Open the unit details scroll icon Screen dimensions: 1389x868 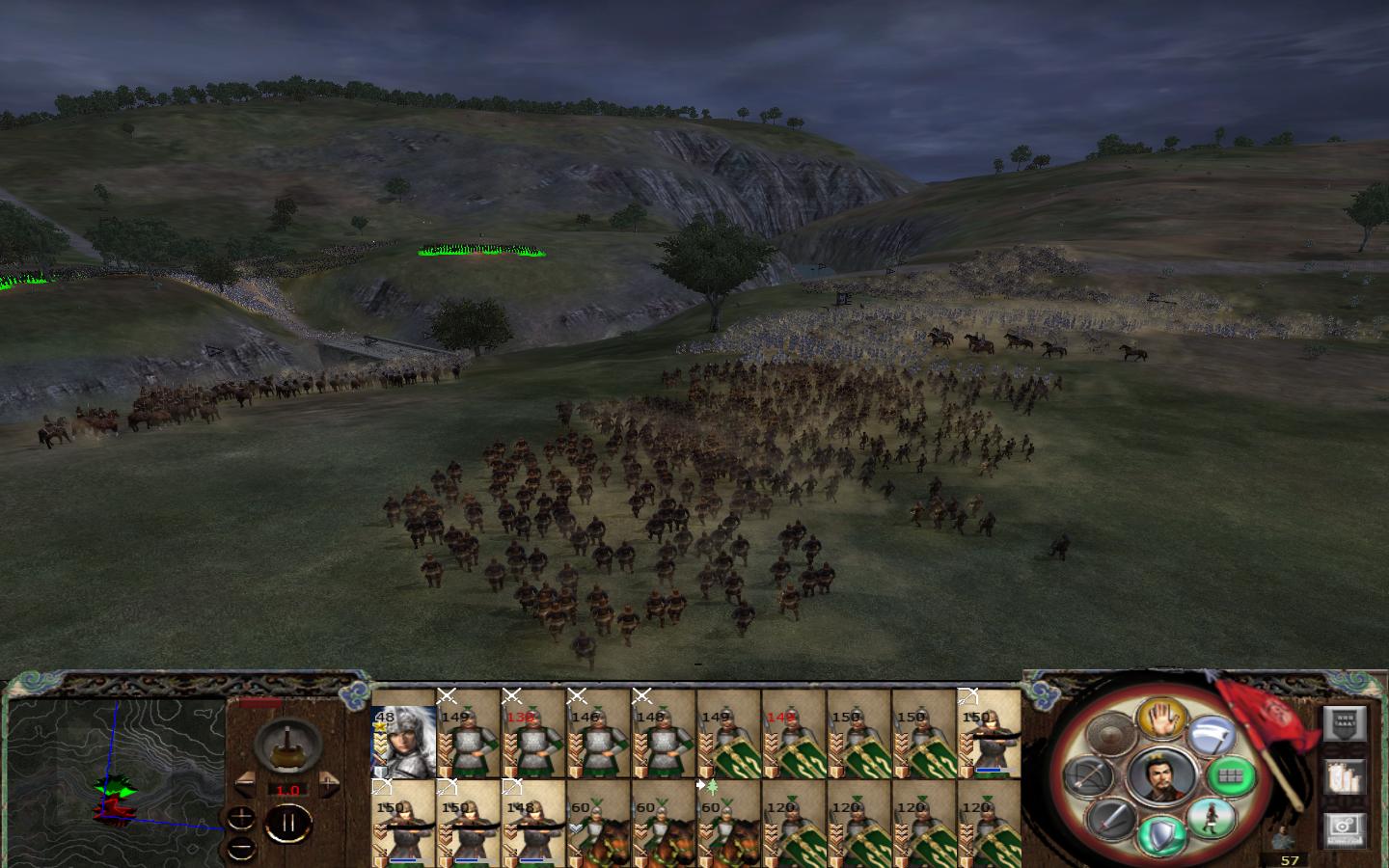[x=1345, y=776]
